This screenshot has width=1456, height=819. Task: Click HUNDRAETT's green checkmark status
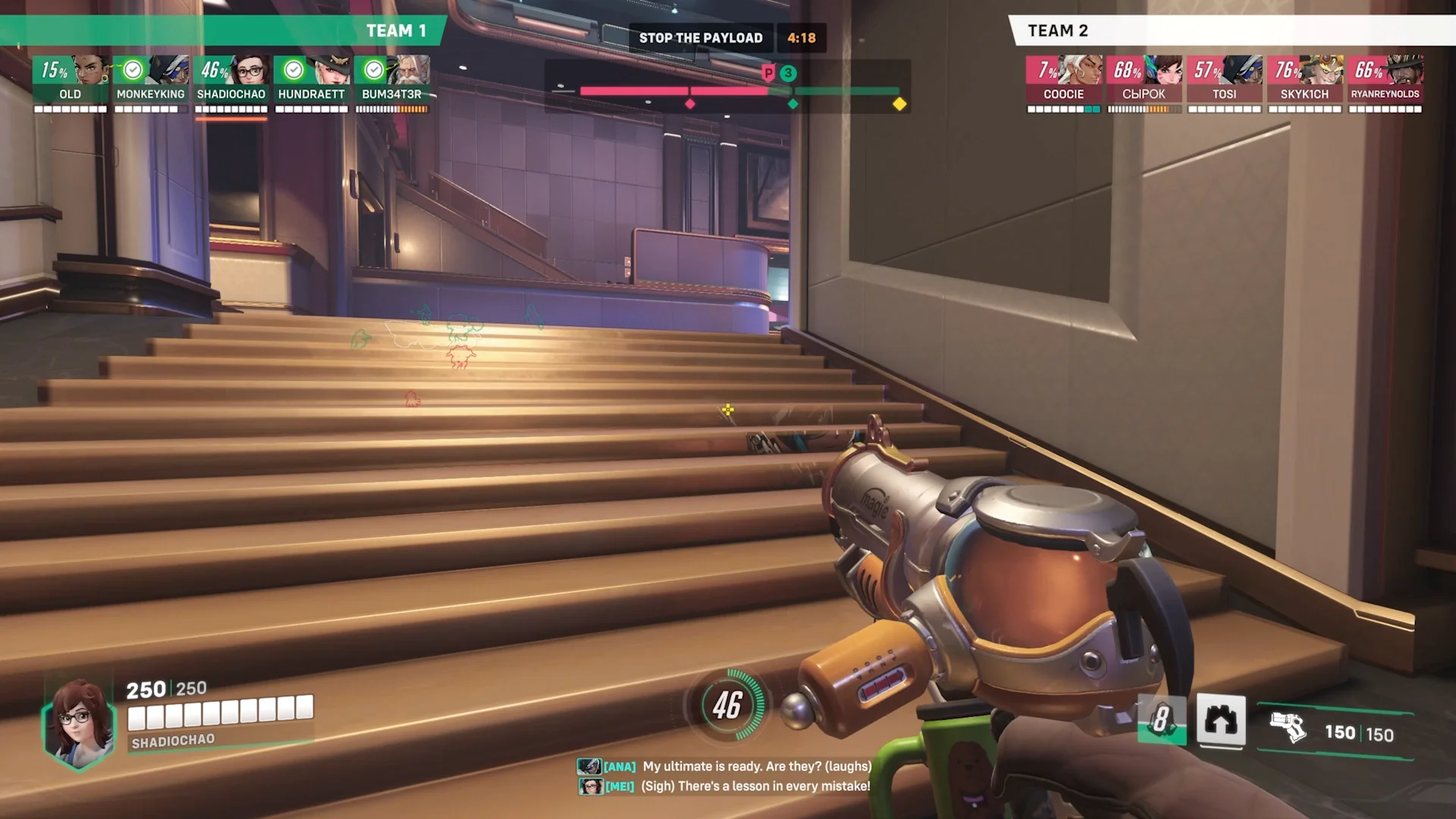point(293,70)
